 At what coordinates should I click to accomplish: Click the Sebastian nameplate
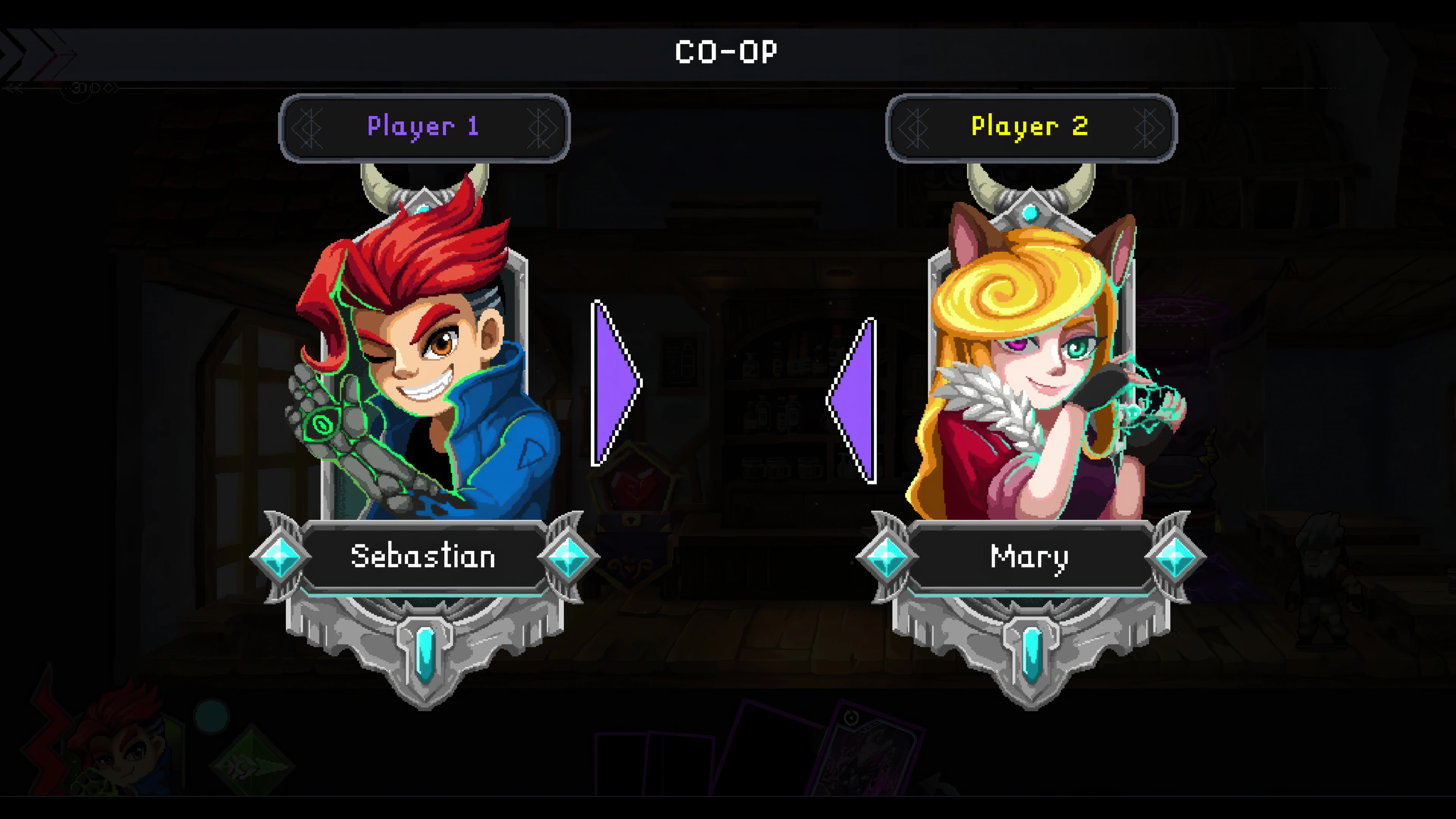[424, 557]
